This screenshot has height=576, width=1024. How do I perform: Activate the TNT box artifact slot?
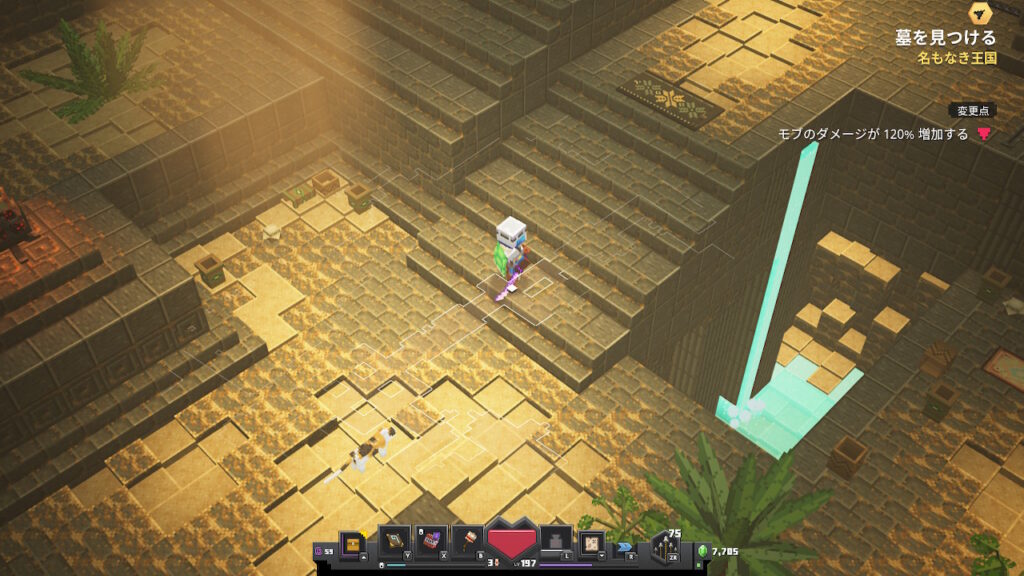click(431, 541)
